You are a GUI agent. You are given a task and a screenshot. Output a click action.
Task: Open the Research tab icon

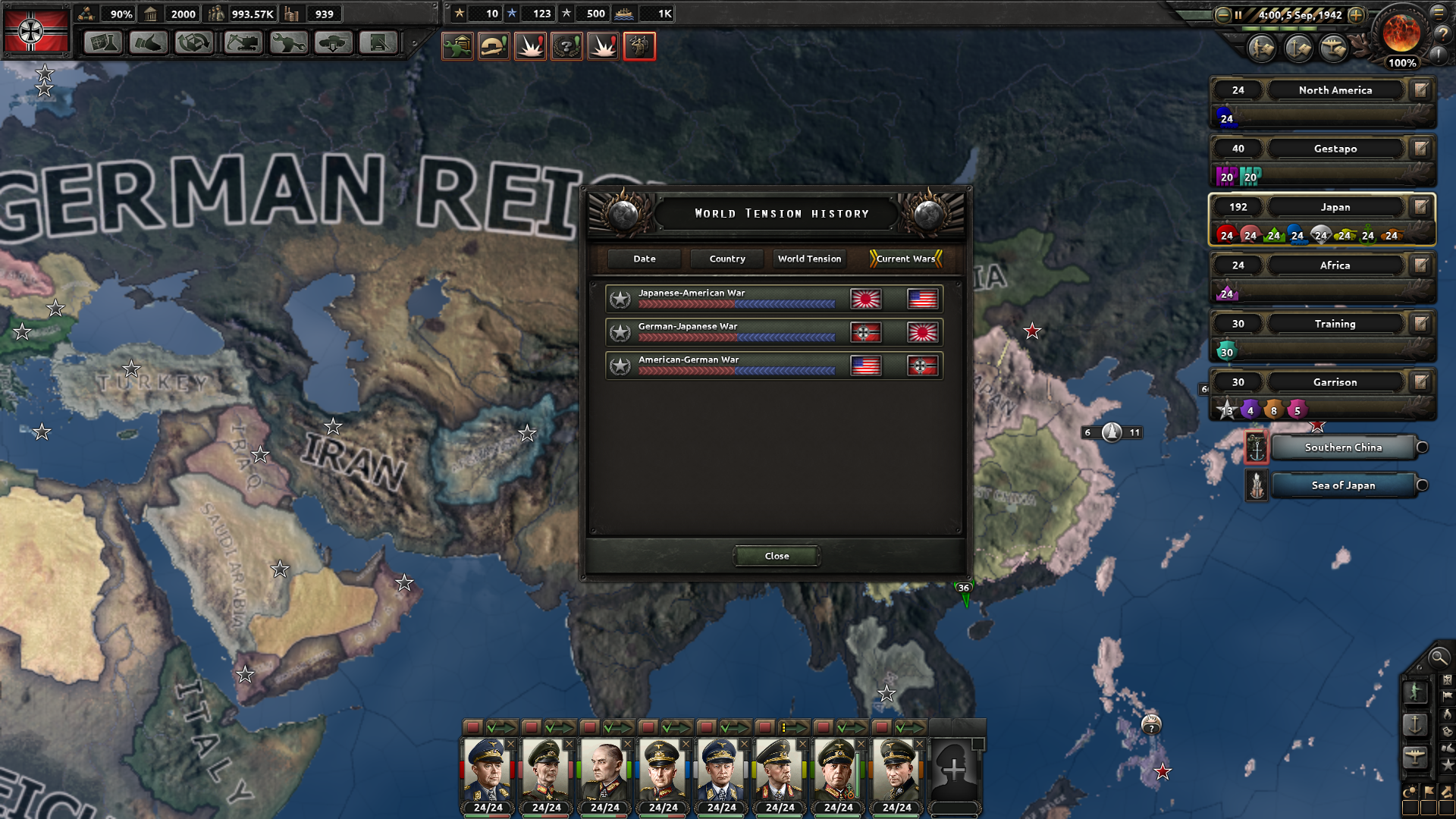(102, 43)
